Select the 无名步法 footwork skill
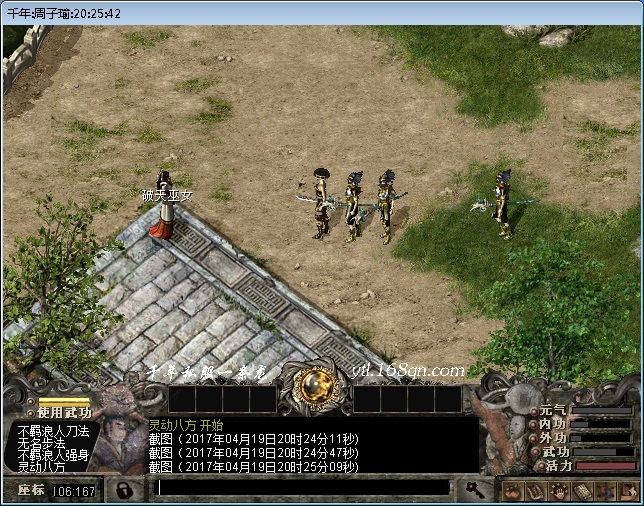The image size is (644, 506). pos(39,443)
